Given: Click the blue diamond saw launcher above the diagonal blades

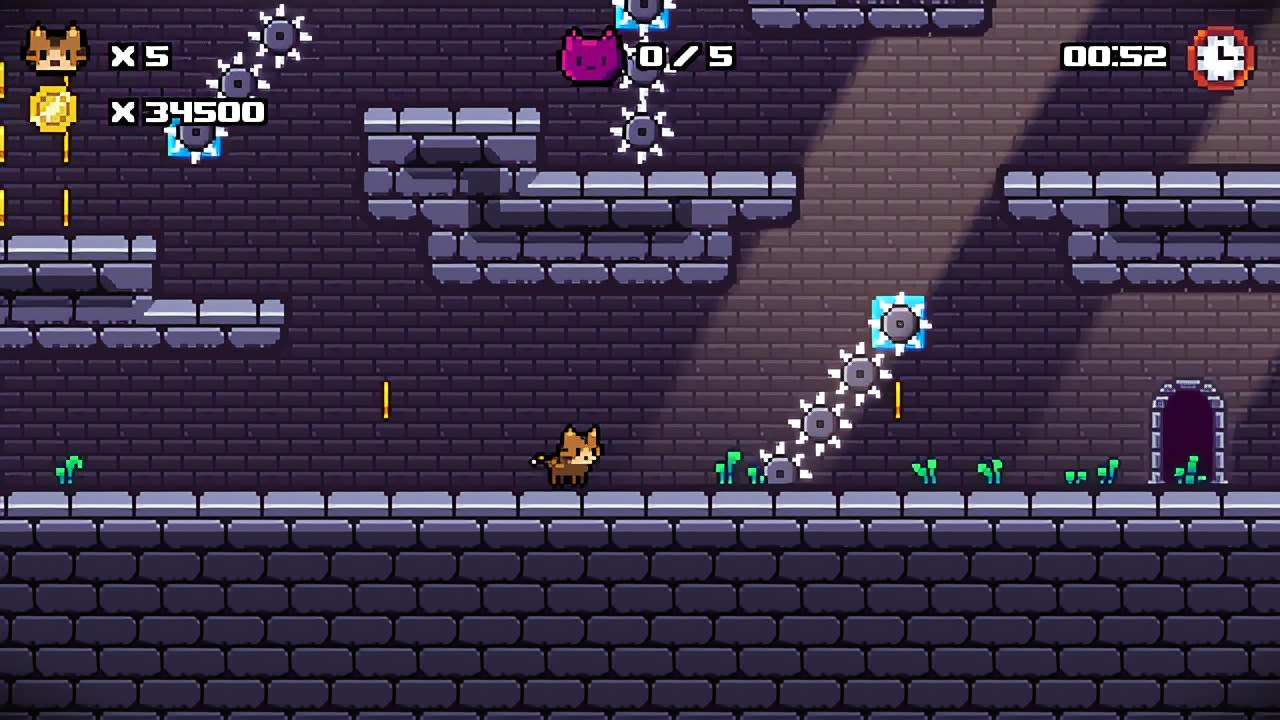Looking at the screenshot, I should pos(898,323).
